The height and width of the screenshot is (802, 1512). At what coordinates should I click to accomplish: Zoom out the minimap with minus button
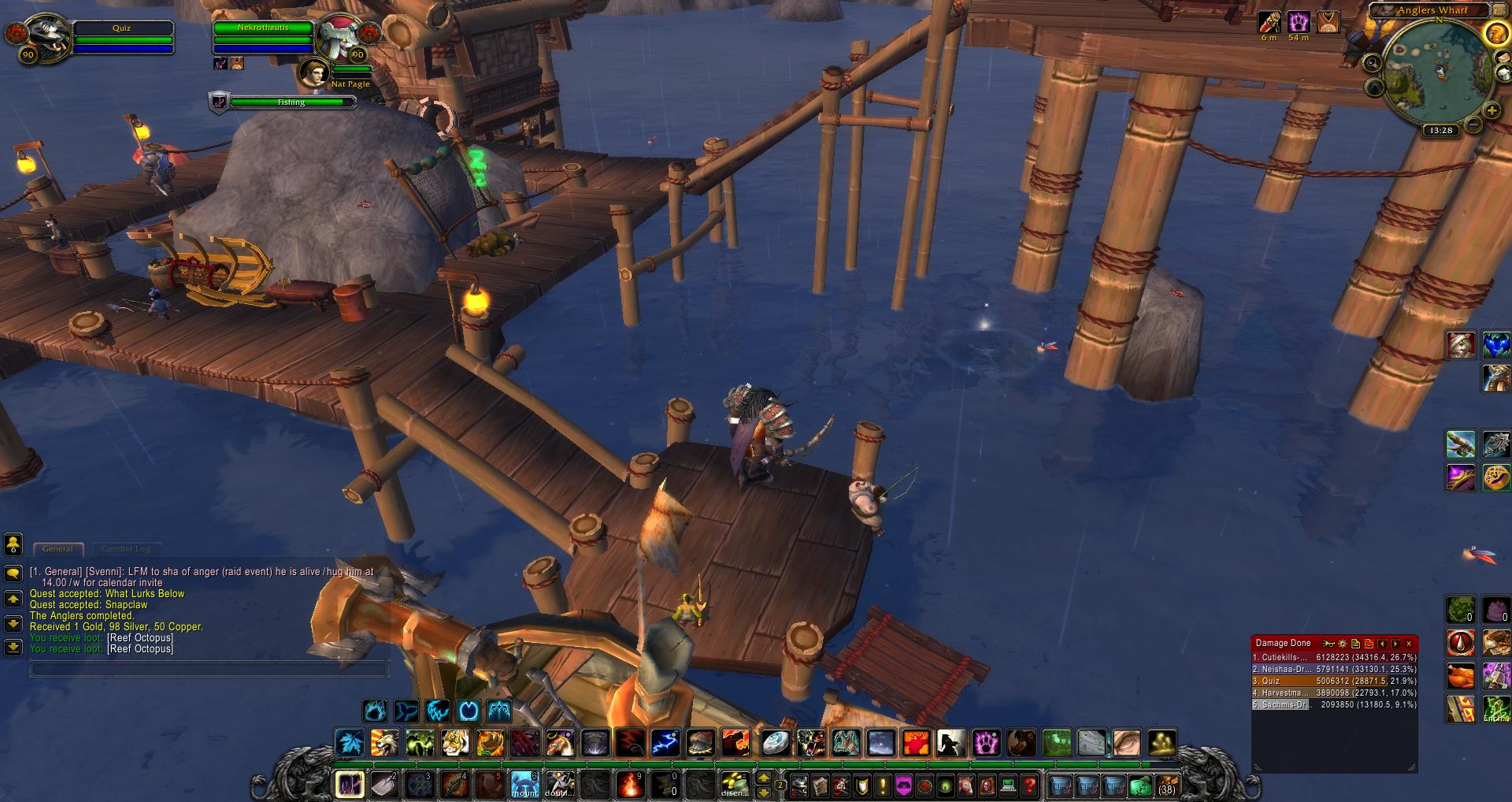(x=1472, y=124)
